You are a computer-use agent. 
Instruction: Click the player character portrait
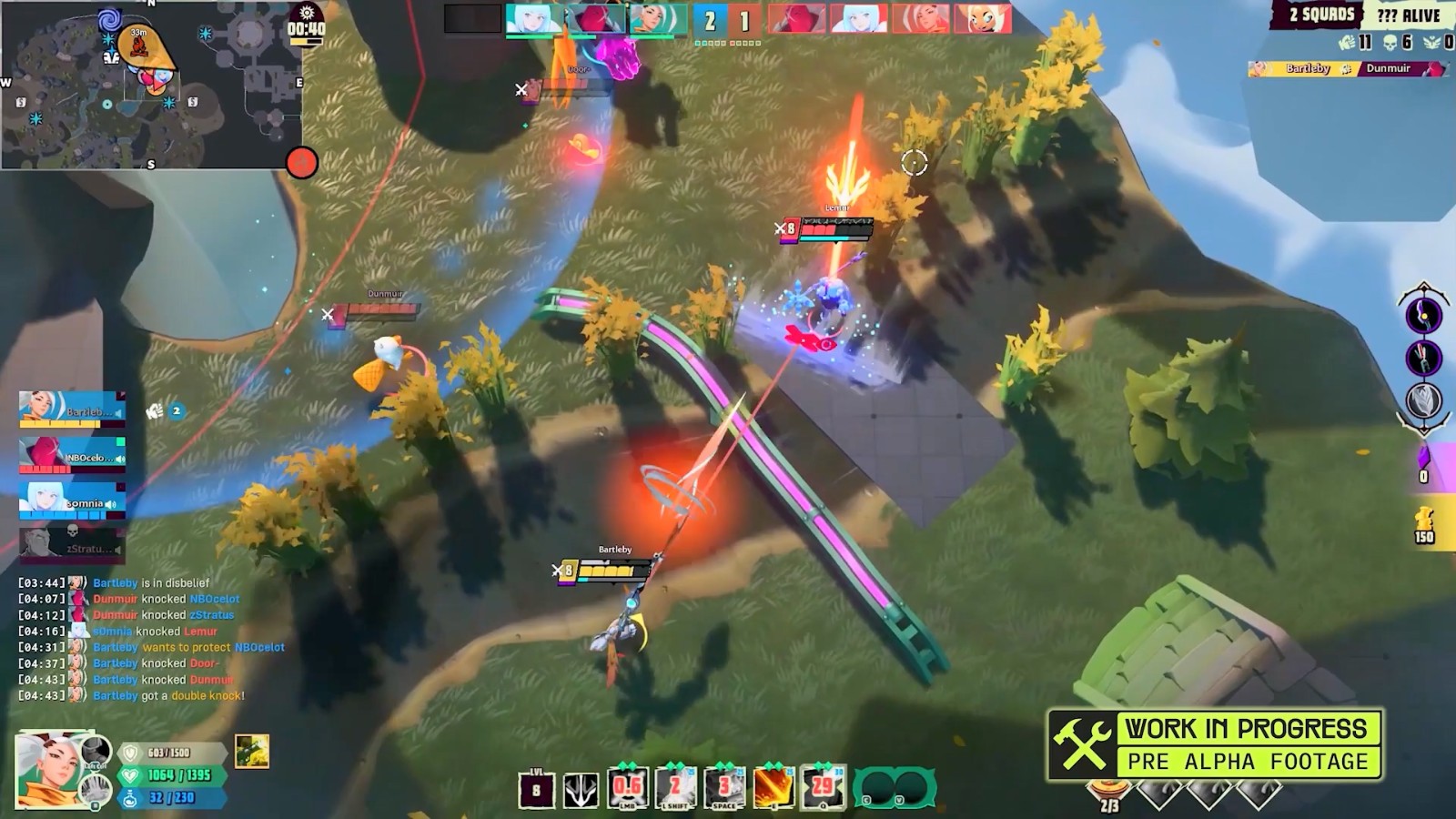point(50,769)
